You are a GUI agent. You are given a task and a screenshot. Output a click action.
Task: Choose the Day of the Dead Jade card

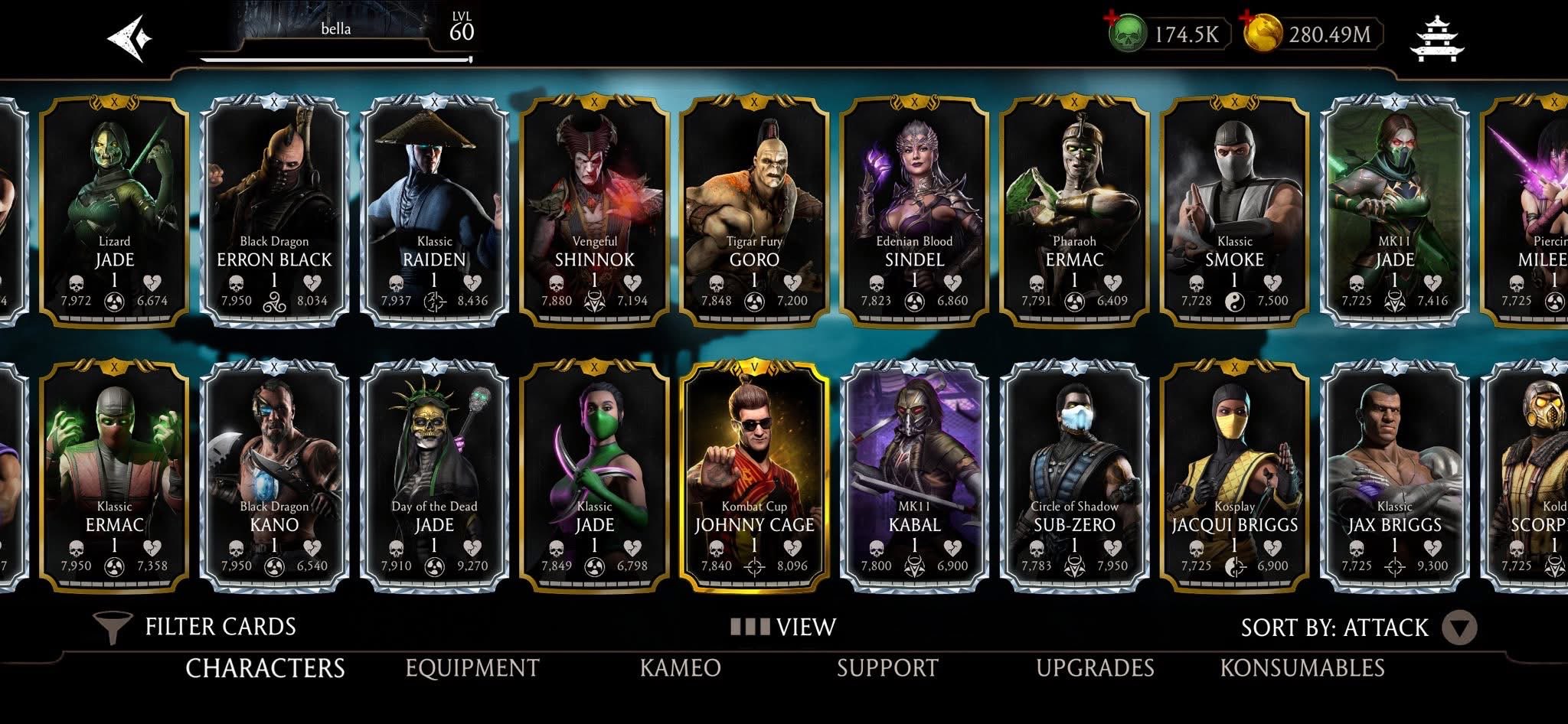coord(434,476)
